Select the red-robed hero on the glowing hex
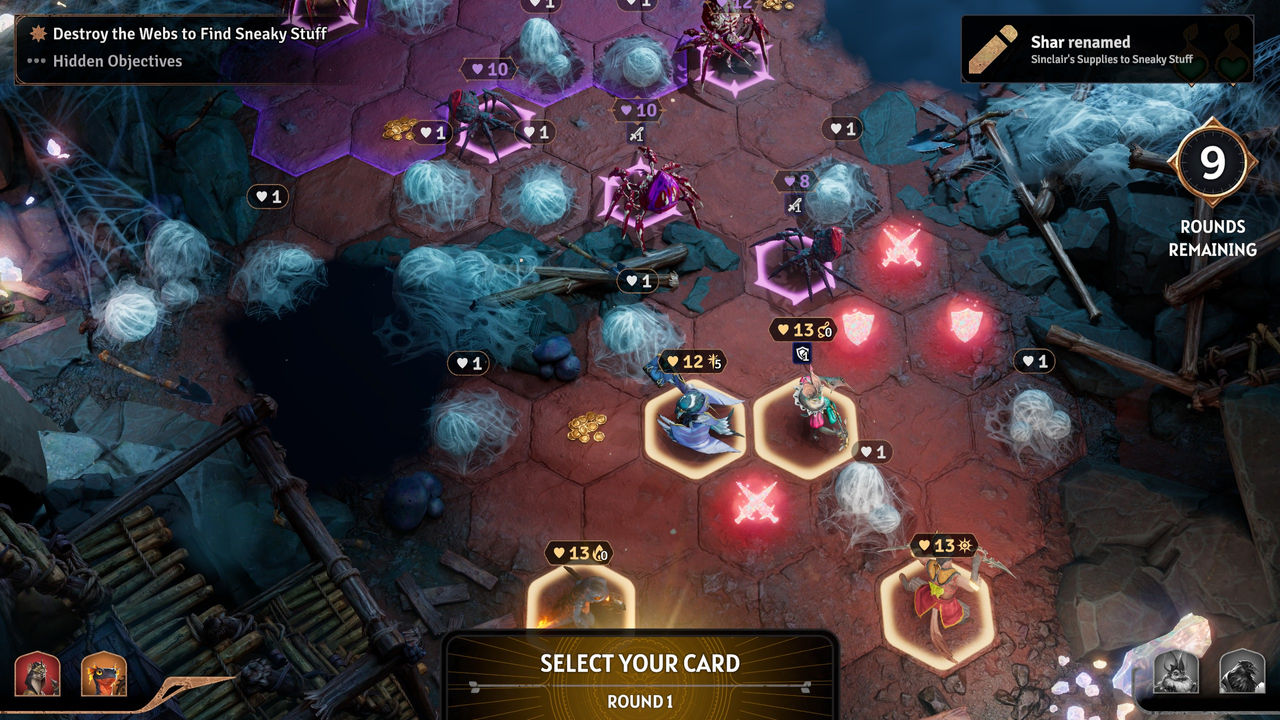This screenshot has height=720, width=1280. click(937, 603)
